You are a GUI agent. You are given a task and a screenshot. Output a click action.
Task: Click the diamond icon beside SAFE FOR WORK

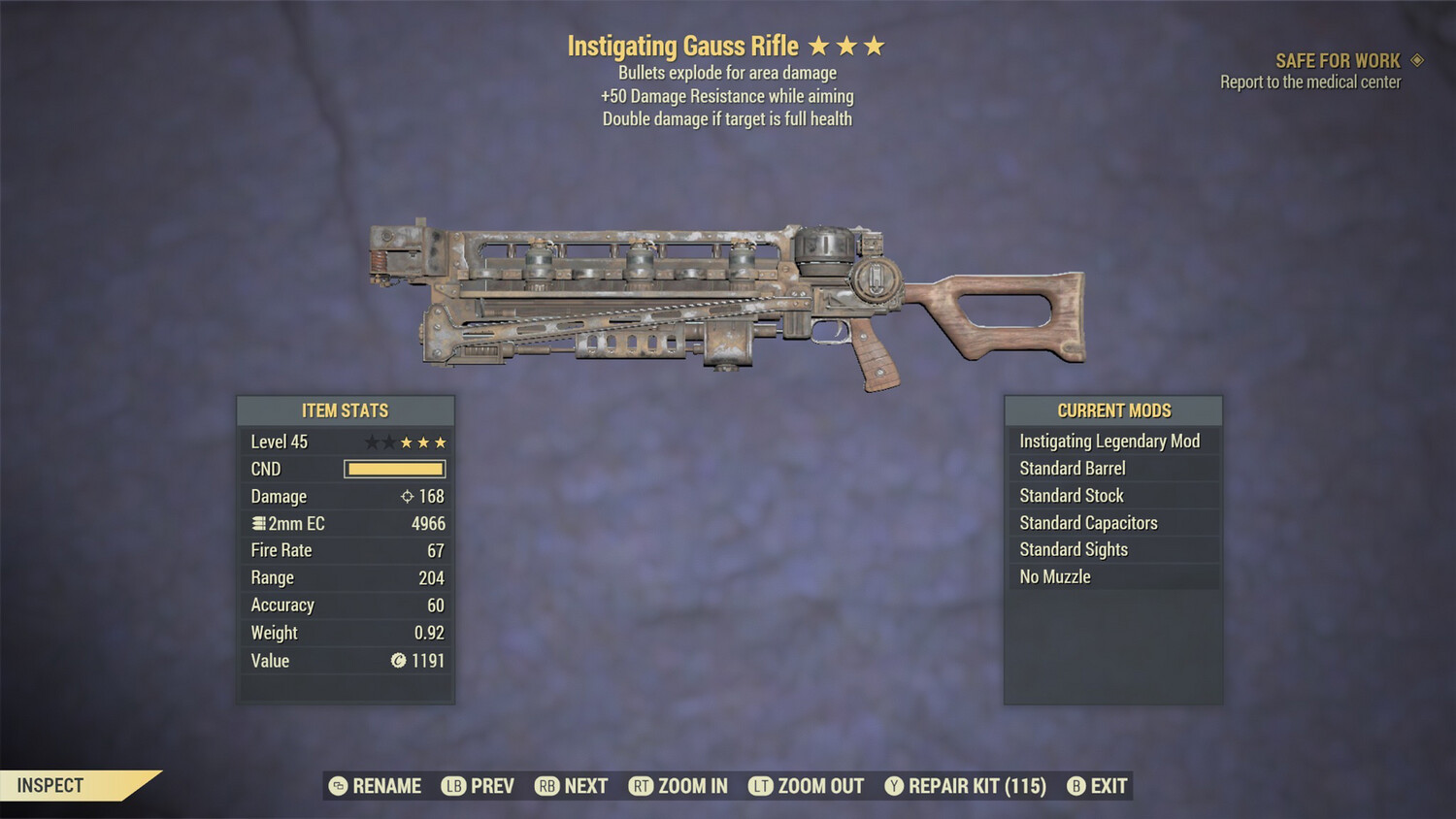(x=1417, y=60)
